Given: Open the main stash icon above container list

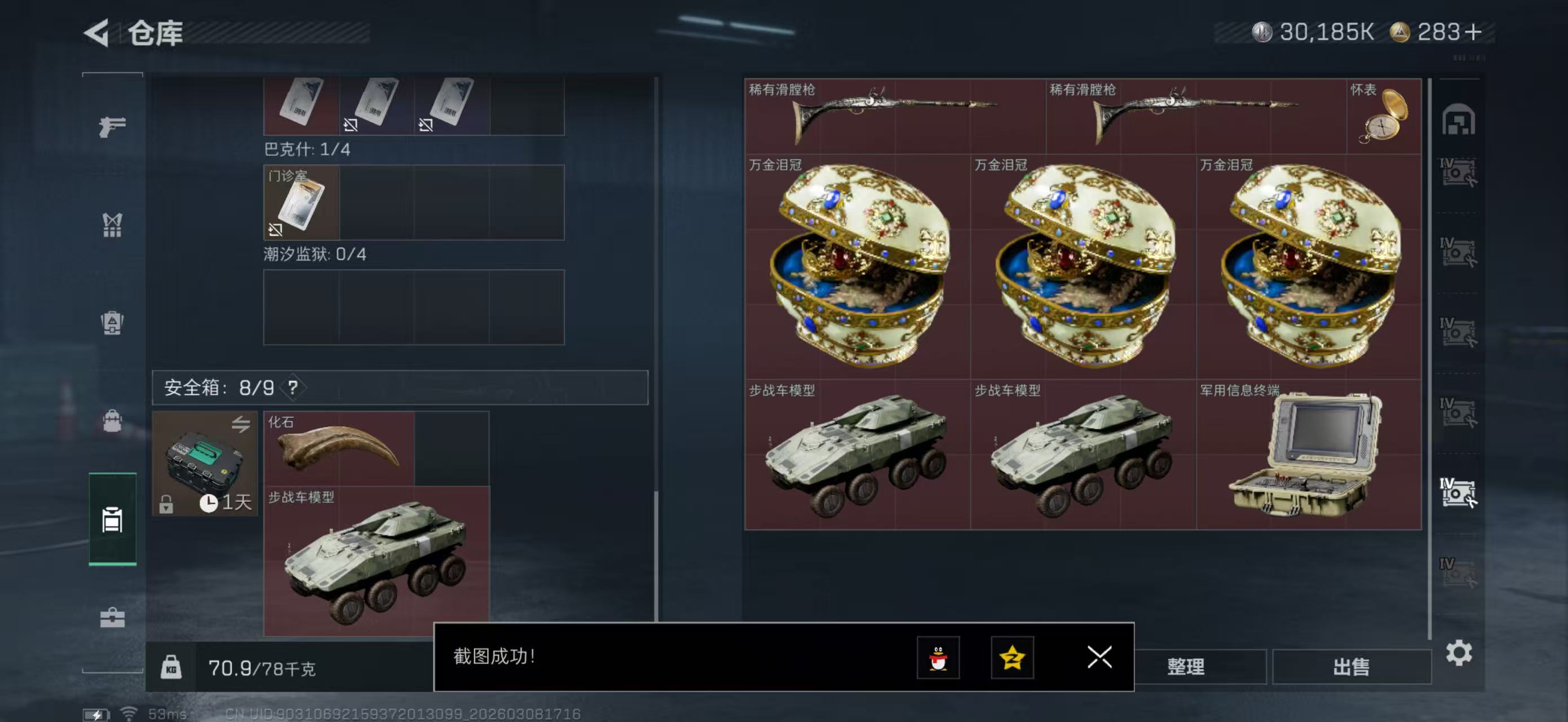Looking at the screenshot, I should (x=1458, y=120).
